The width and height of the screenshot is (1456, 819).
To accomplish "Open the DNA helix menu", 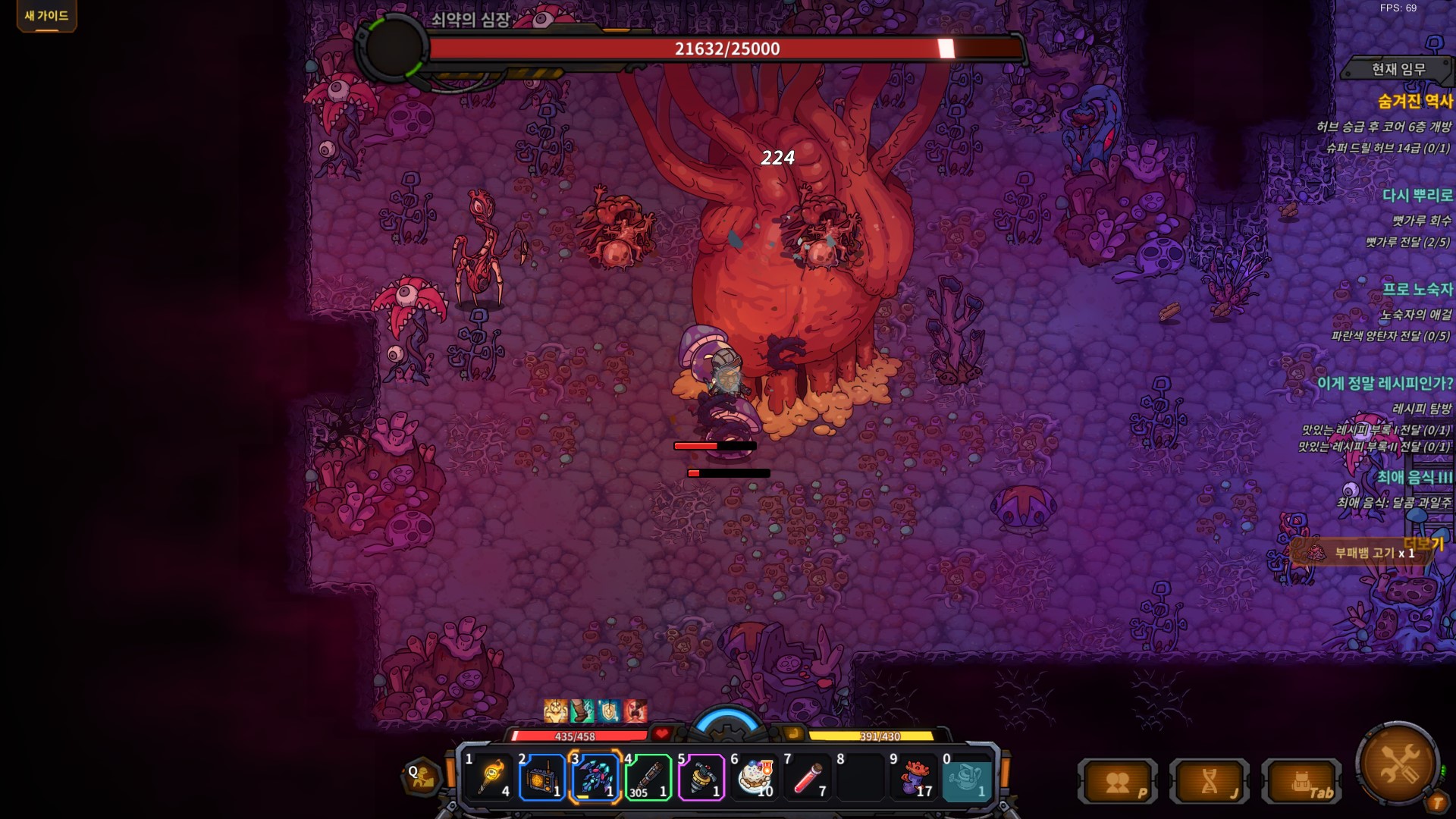I will point(1210,783).
